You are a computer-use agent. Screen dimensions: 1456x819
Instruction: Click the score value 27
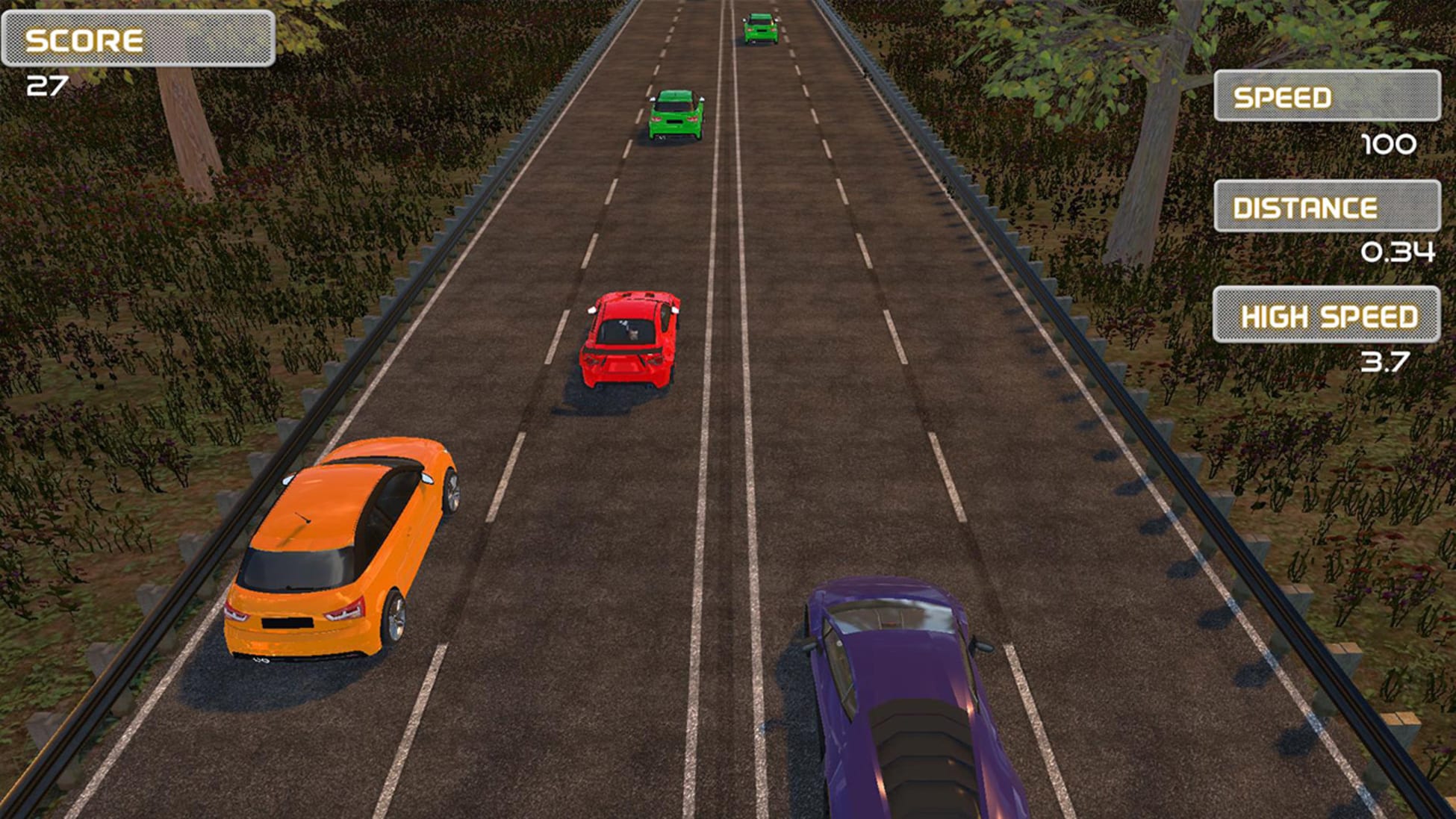[x=46, y=84]
